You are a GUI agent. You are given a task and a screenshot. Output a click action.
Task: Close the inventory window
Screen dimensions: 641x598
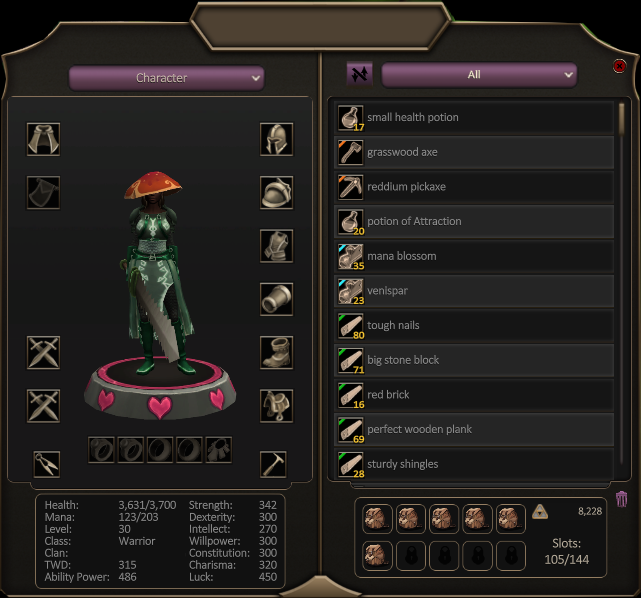(620, 67)
